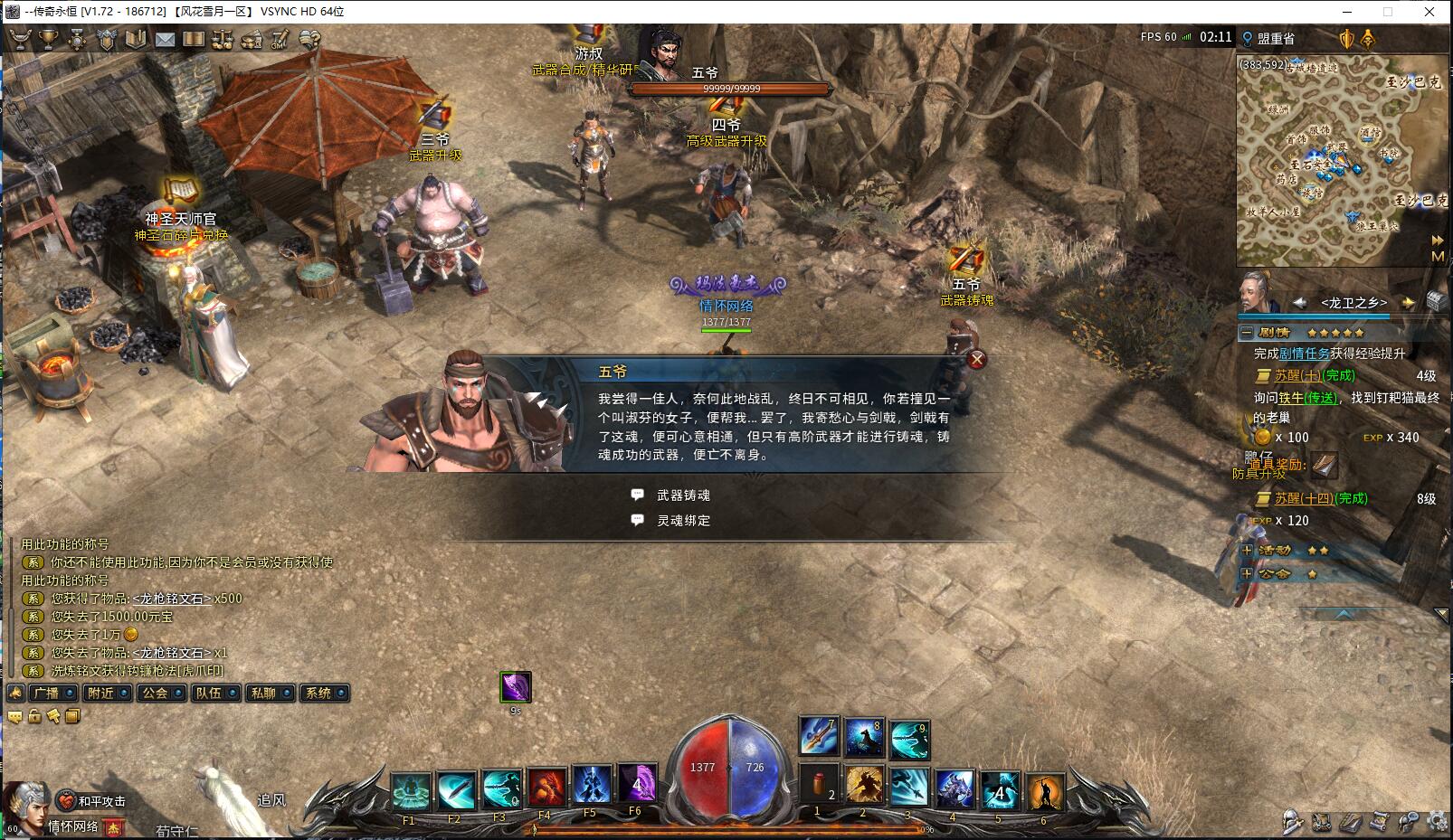
Task: Close the game window
Action: click(x=1429, y=12)
